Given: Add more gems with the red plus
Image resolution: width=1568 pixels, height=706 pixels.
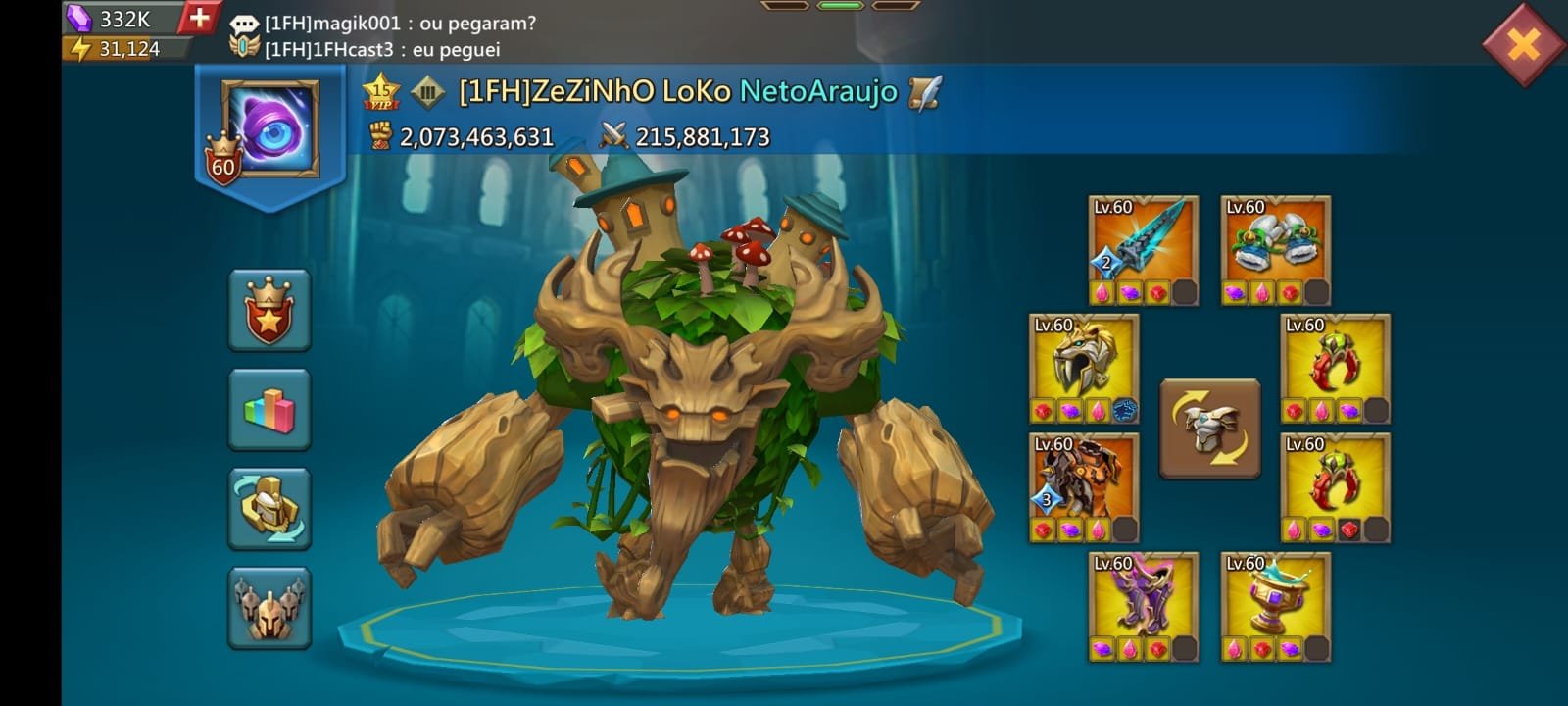Looking at the screenshot, I should pyautogui.click(x=199, y=18).
